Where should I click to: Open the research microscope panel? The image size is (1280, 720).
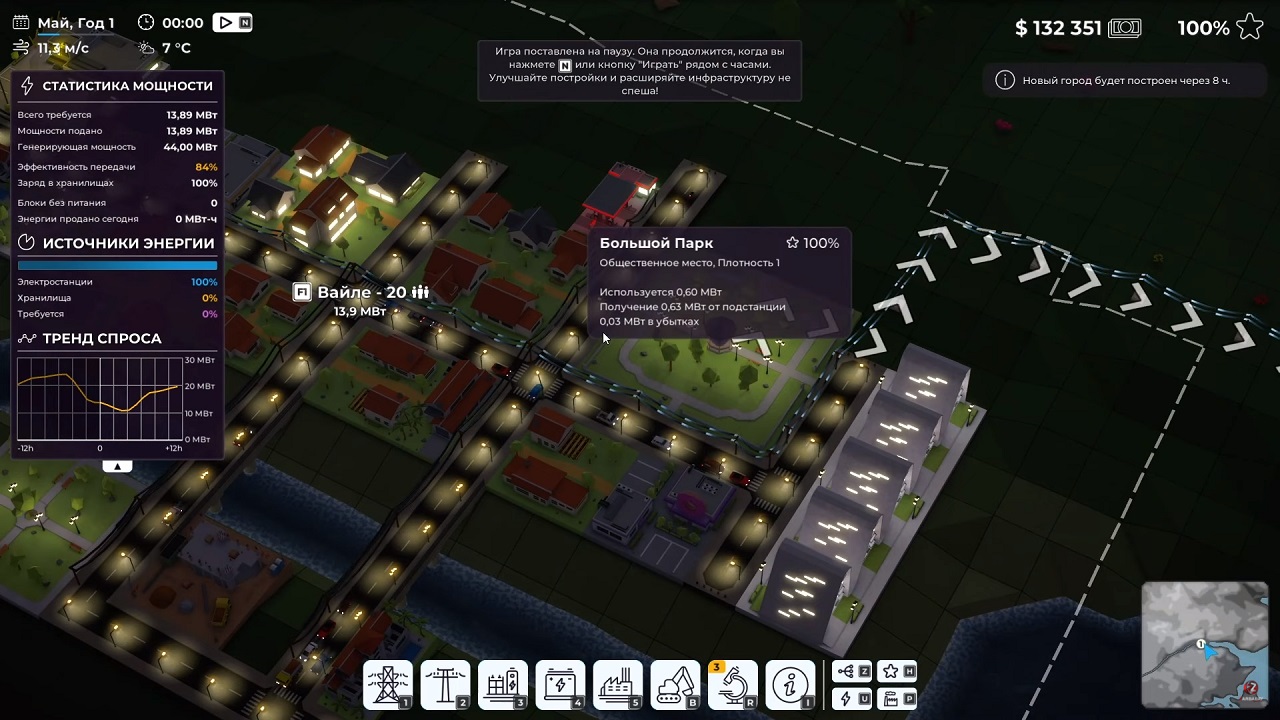pos(733,686)
